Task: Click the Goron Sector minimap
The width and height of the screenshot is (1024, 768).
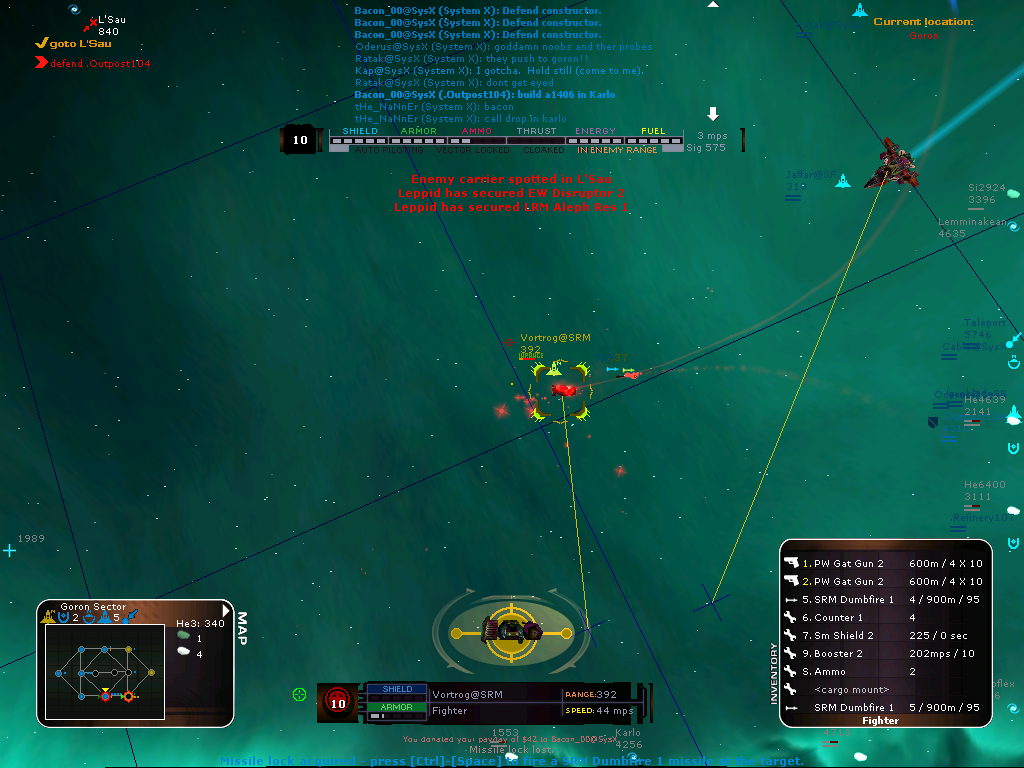Action: [105, 670]
